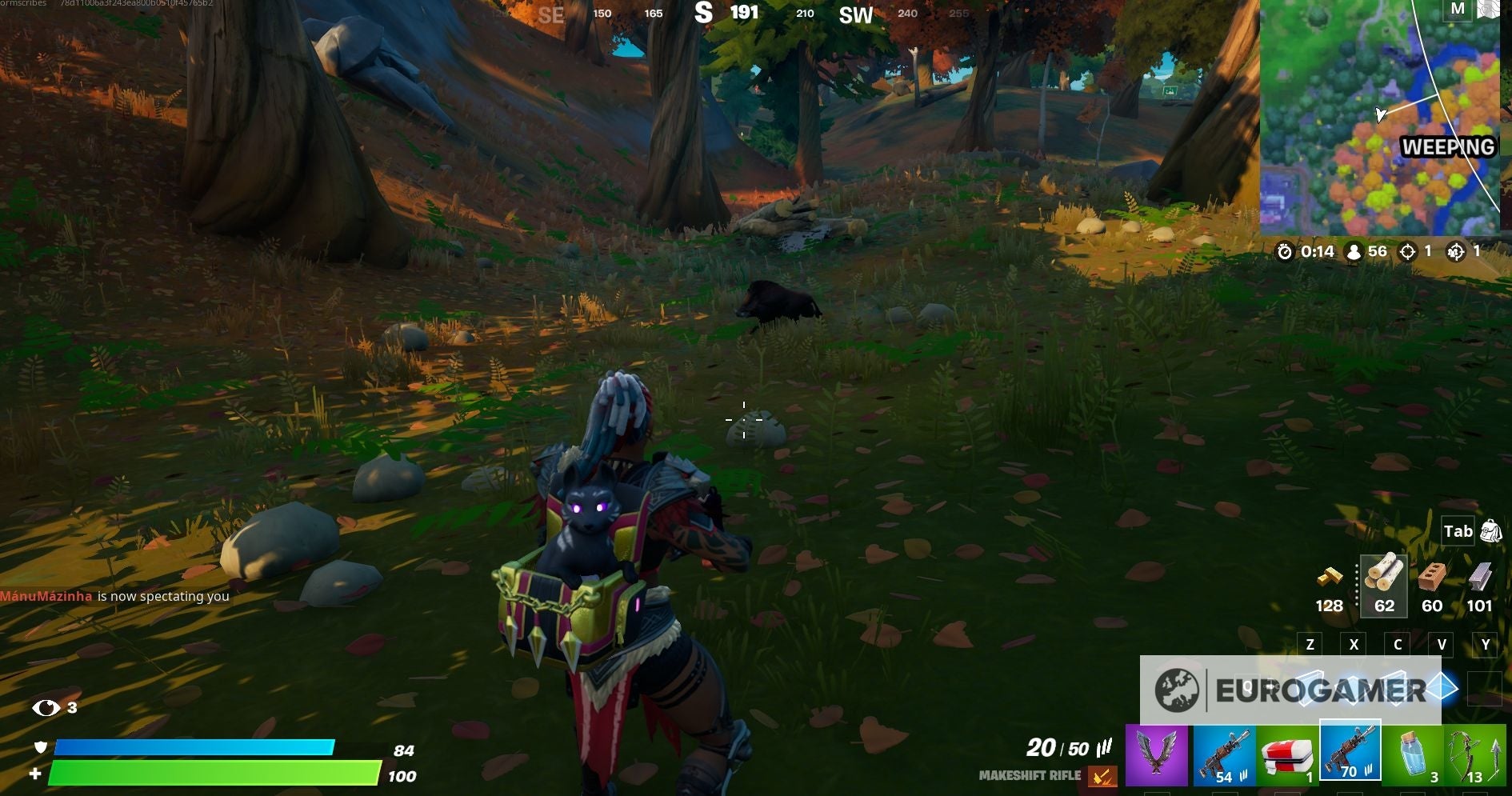
Task: Click the V trap keybind slot
Action: point(1442,645)
